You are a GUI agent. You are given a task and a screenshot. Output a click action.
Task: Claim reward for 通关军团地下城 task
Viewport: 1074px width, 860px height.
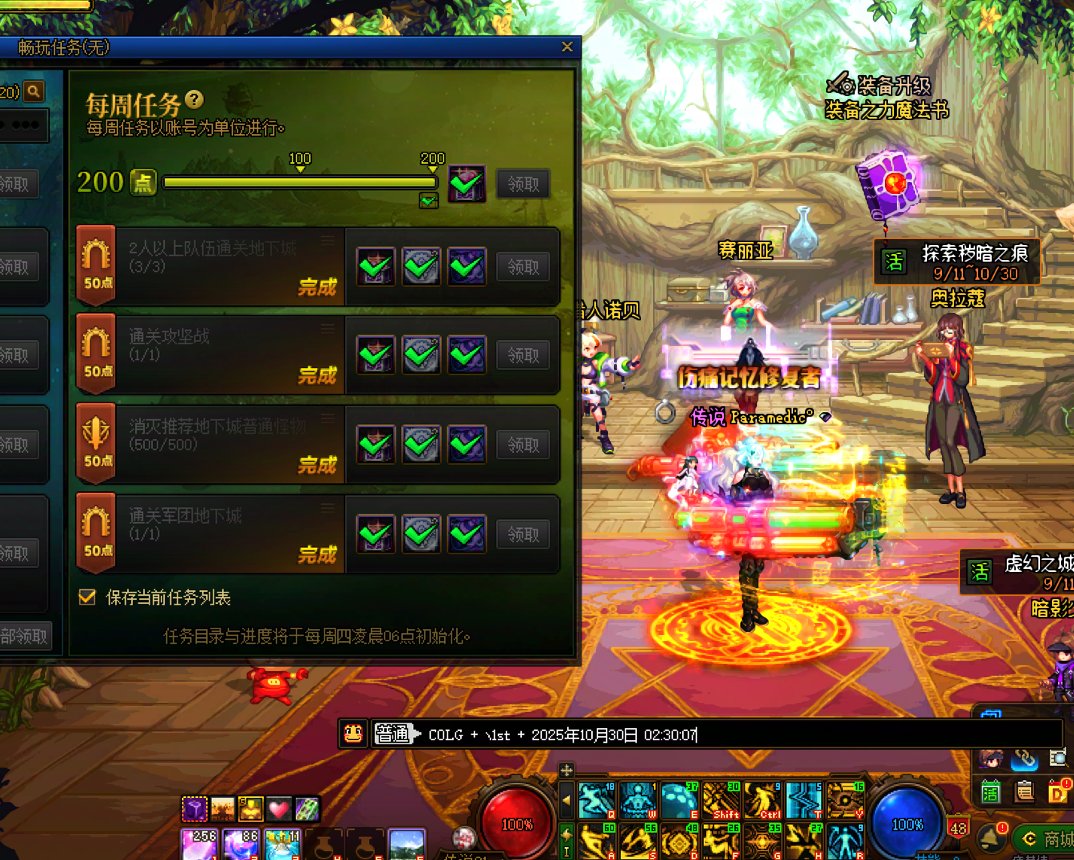pyautogui.click(x=523, y=534)
